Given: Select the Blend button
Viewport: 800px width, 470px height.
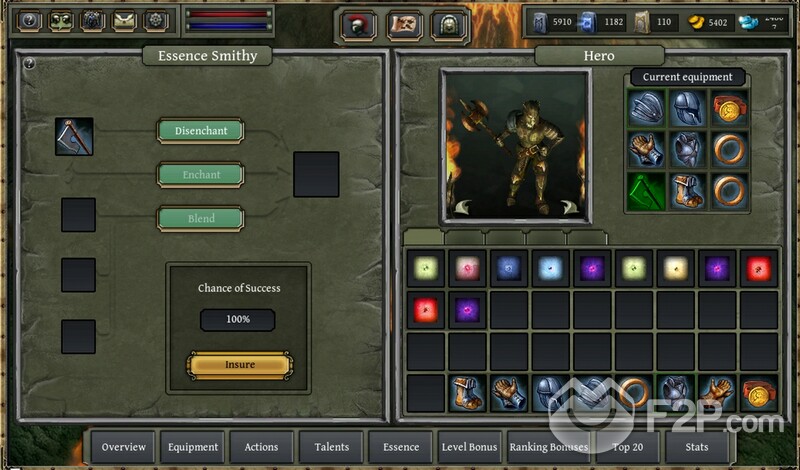Looking at the screenshot, I should click(200, 219).
